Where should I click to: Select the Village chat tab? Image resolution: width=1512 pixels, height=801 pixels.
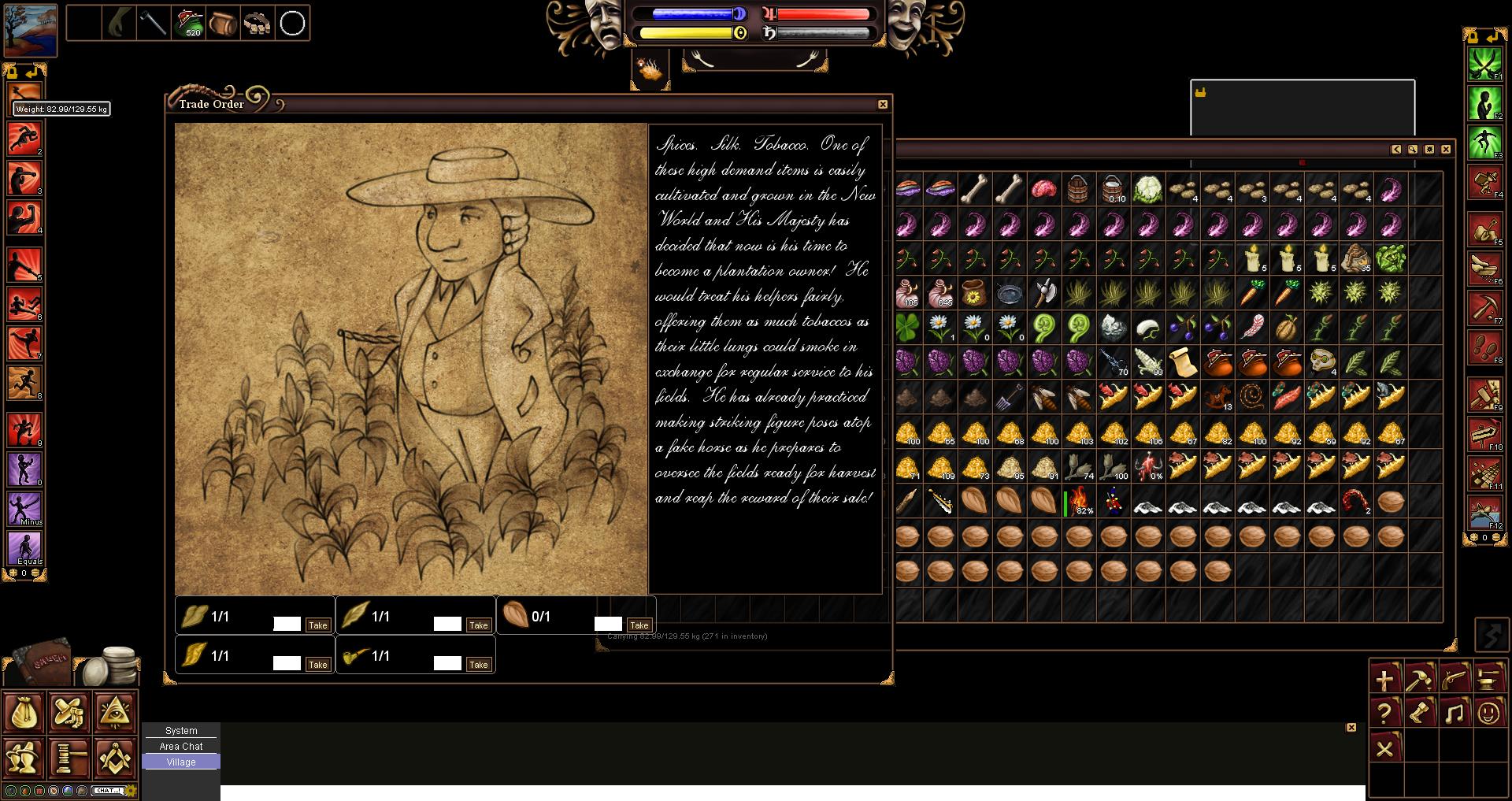coord(181,762)
